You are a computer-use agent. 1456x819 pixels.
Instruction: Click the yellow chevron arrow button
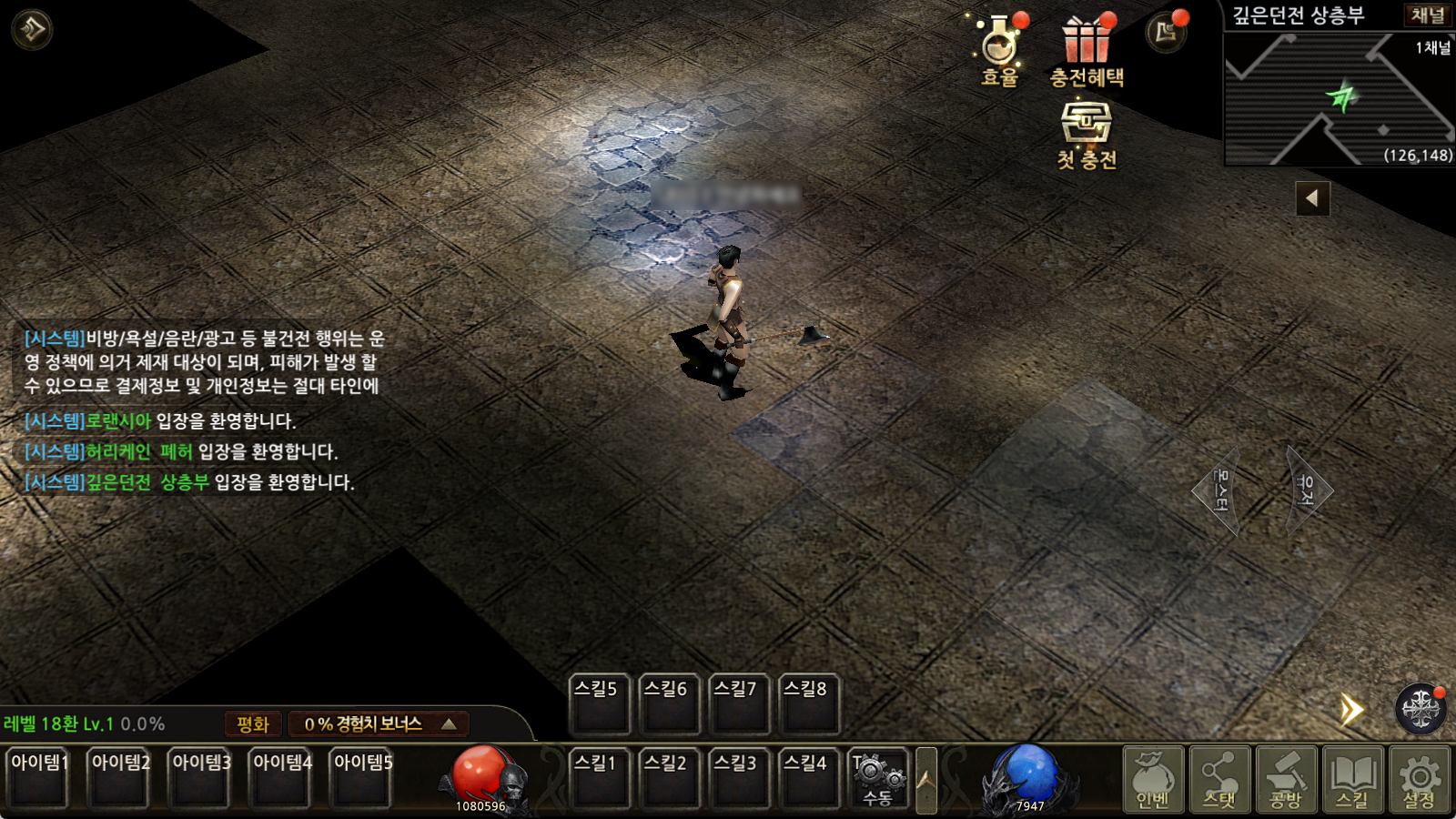(1352, 710)
